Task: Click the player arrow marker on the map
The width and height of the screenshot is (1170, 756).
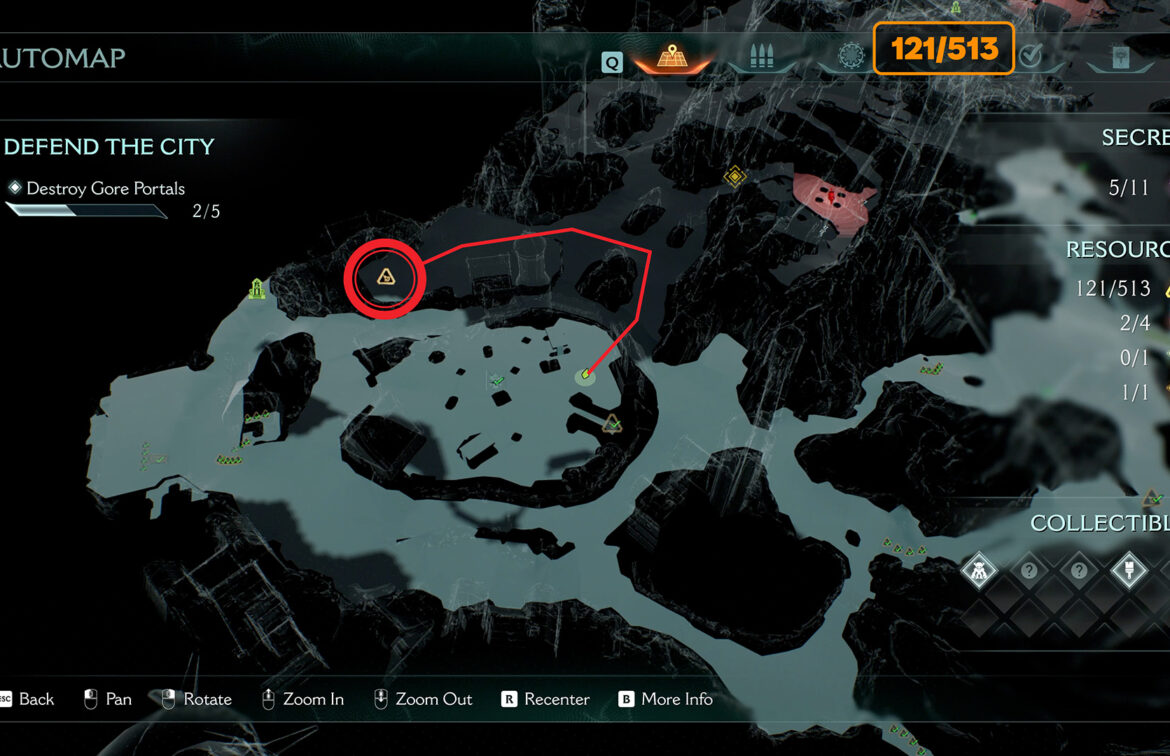Action: click(585, 376)
